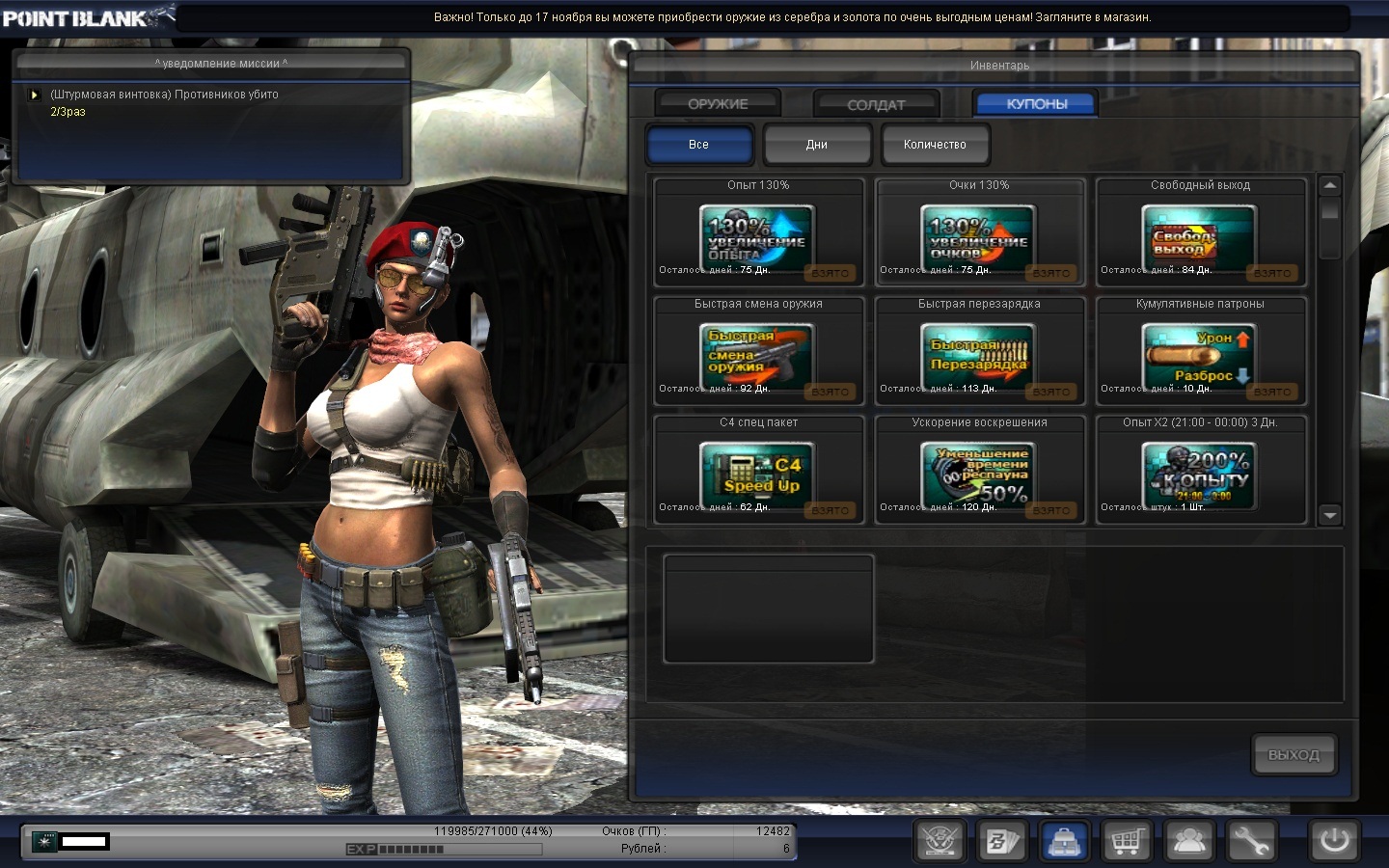Click the inventory list's down scroll arrow

tap(1330, 515)
